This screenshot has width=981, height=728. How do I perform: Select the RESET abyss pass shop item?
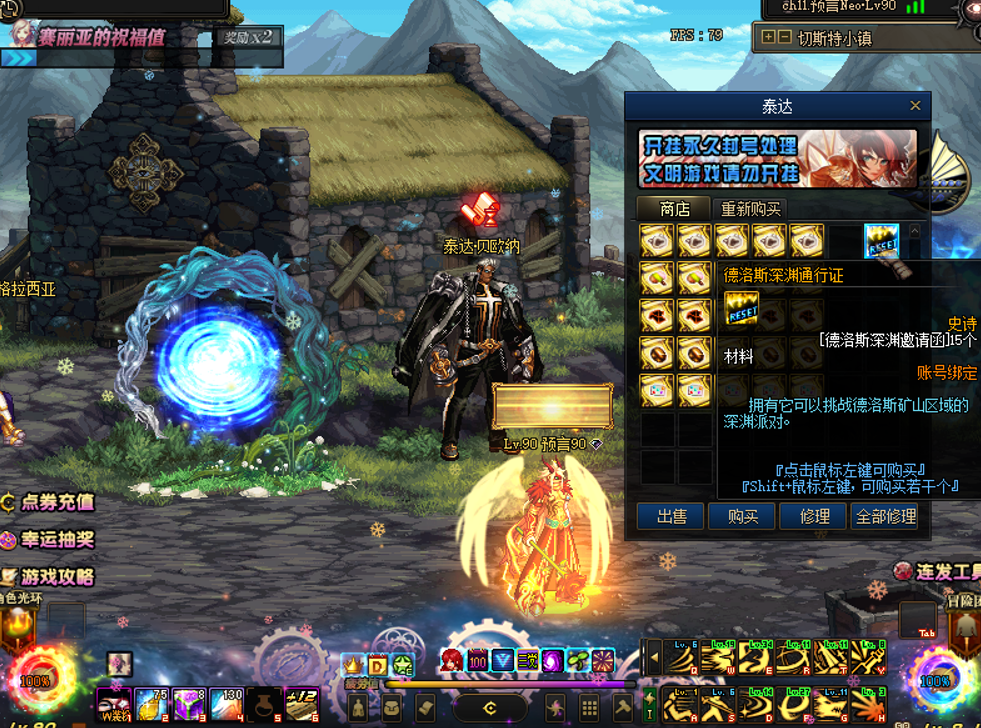tap(881, 241)
